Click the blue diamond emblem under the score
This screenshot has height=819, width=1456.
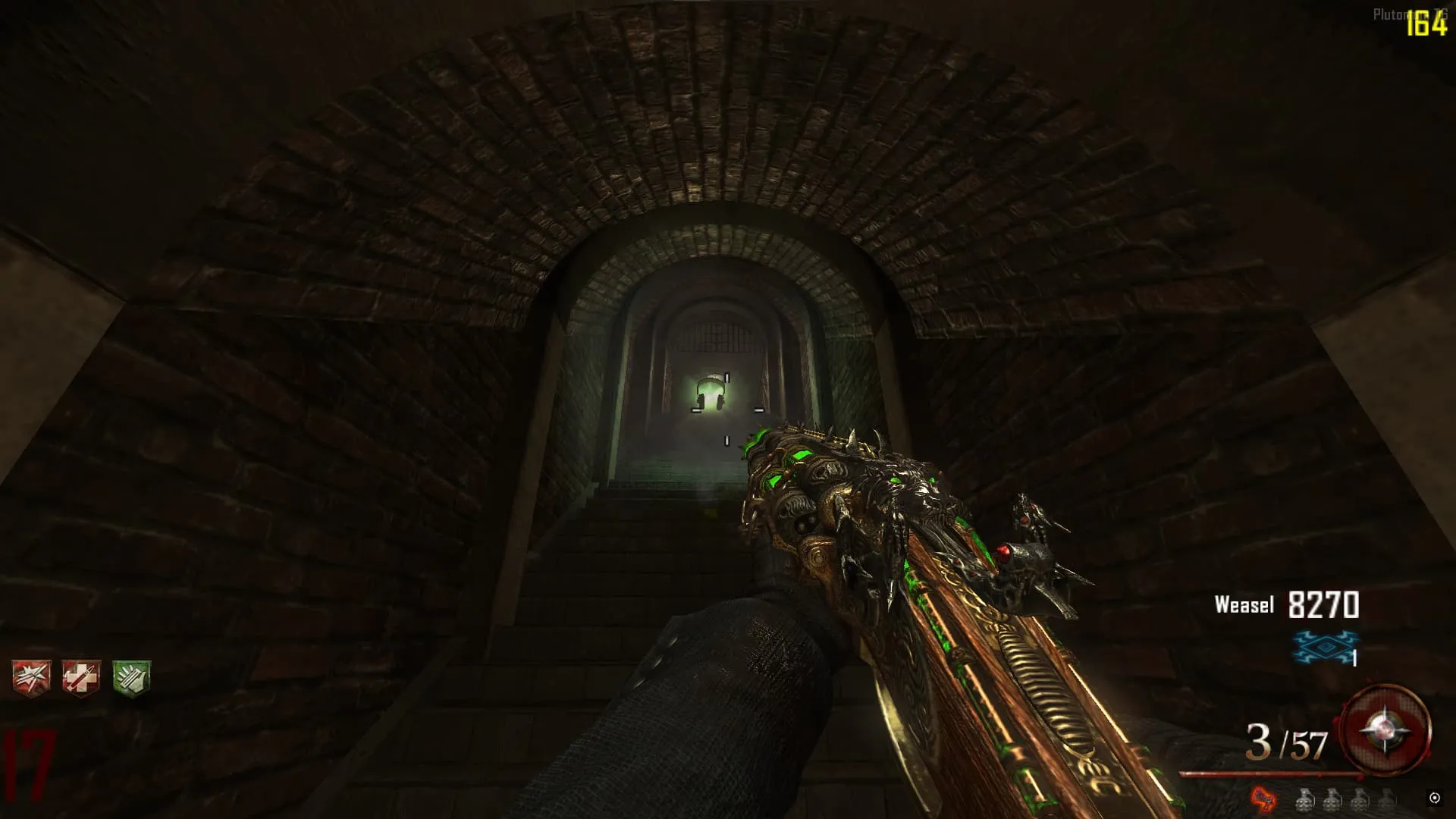click(x=1324, y=647)
